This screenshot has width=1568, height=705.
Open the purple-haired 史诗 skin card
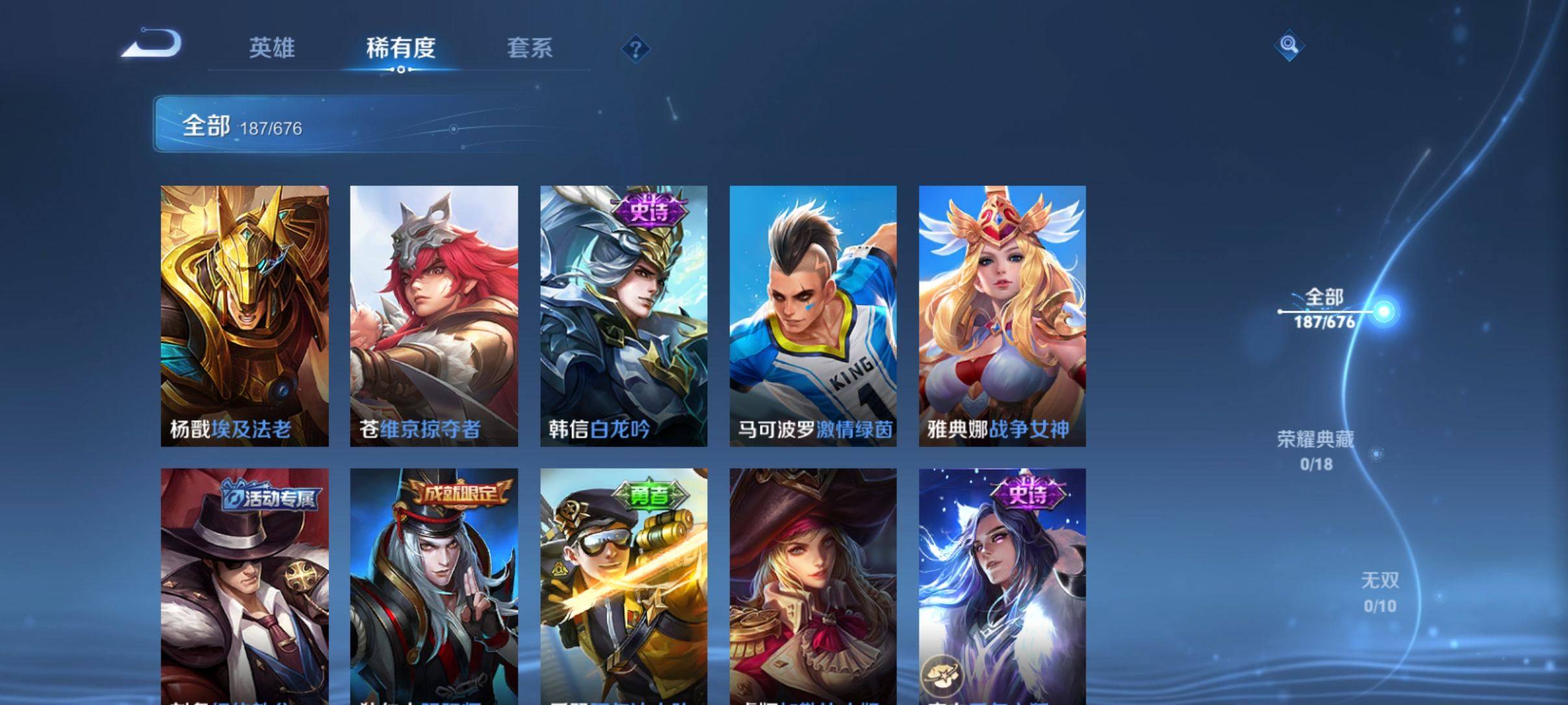pyautogui.click(x=1002, y=585)
